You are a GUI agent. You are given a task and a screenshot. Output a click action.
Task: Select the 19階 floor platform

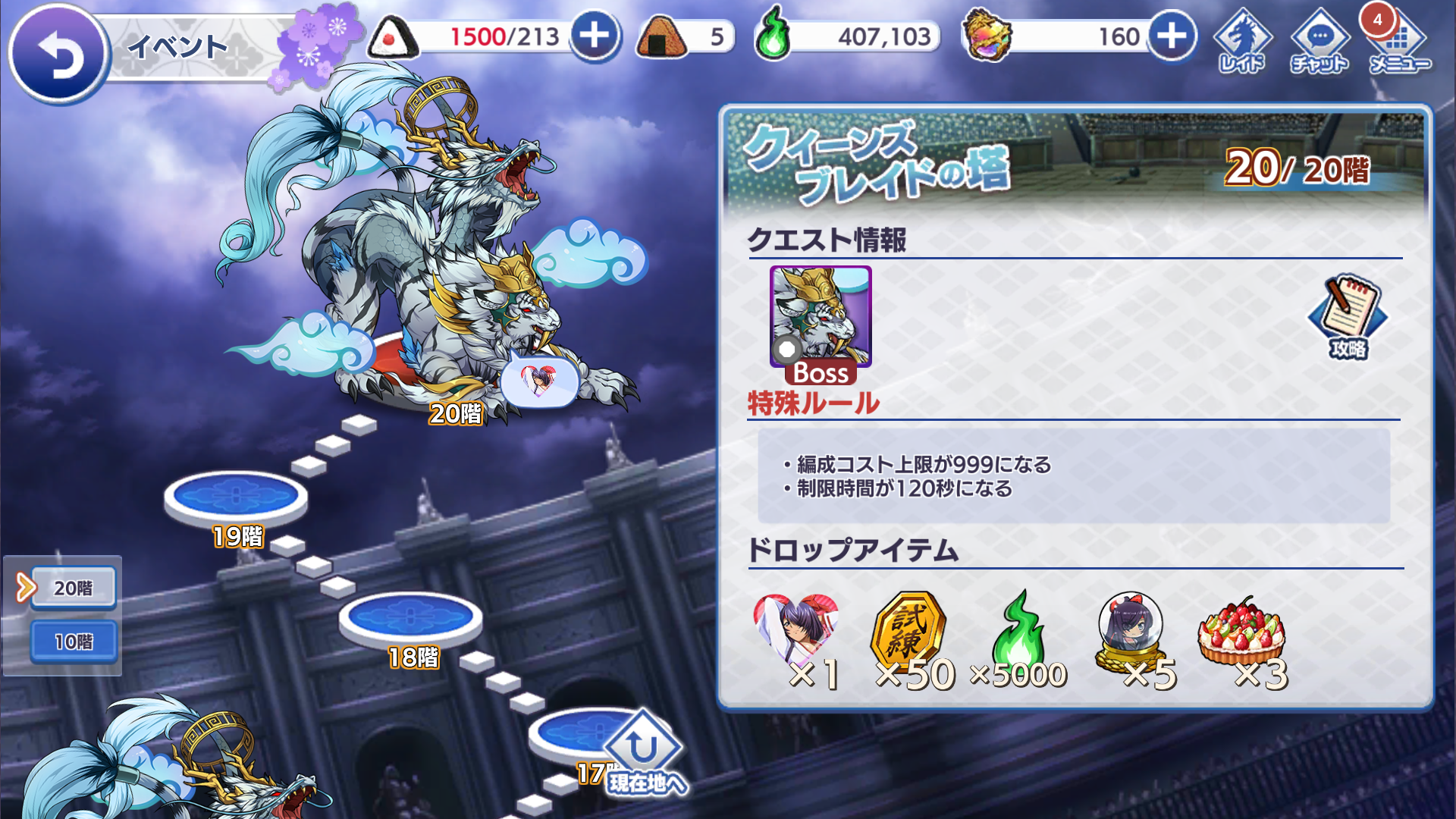[x=236, y=497]
